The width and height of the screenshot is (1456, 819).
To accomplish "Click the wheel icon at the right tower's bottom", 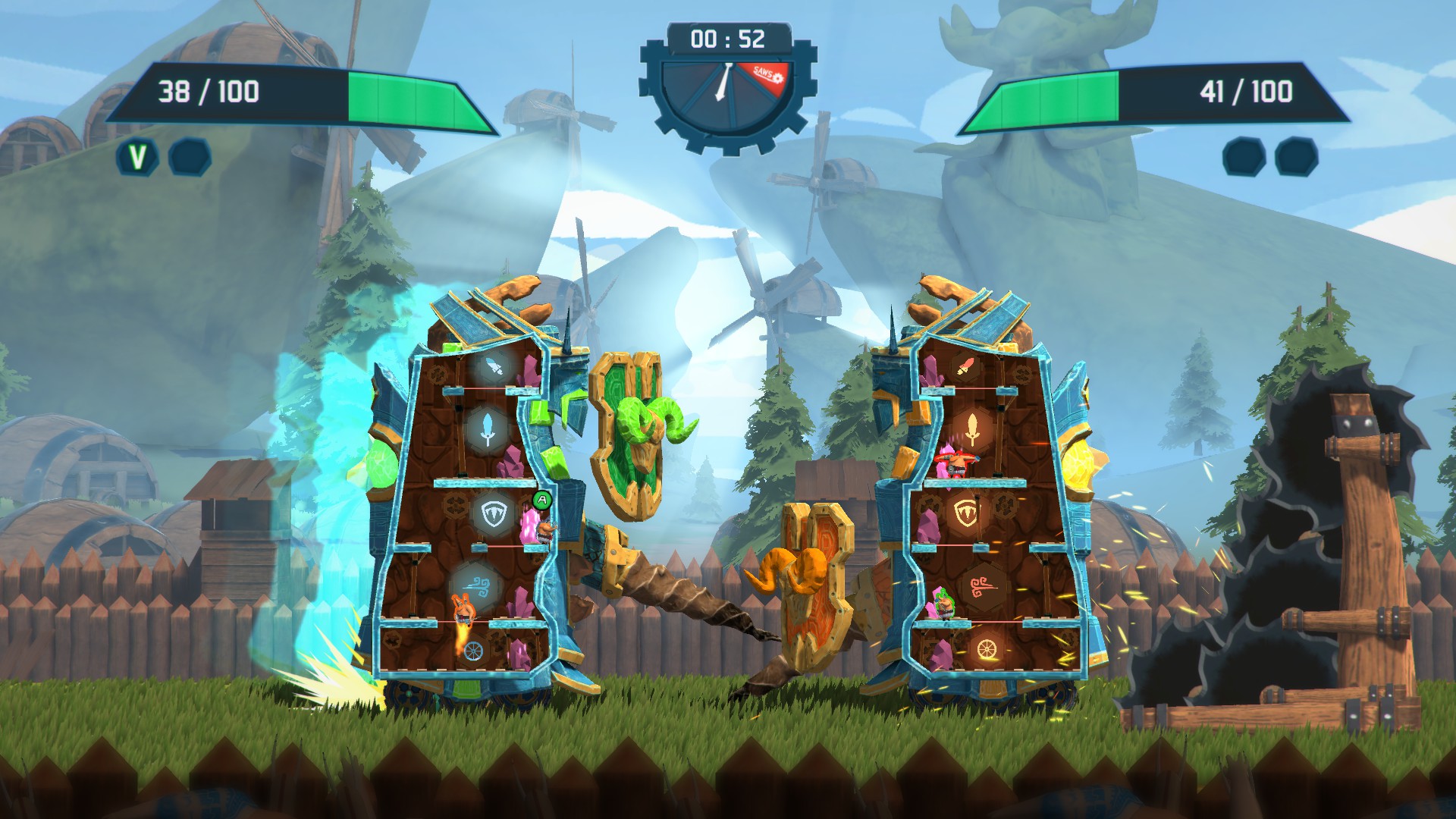I will point(986,647).
